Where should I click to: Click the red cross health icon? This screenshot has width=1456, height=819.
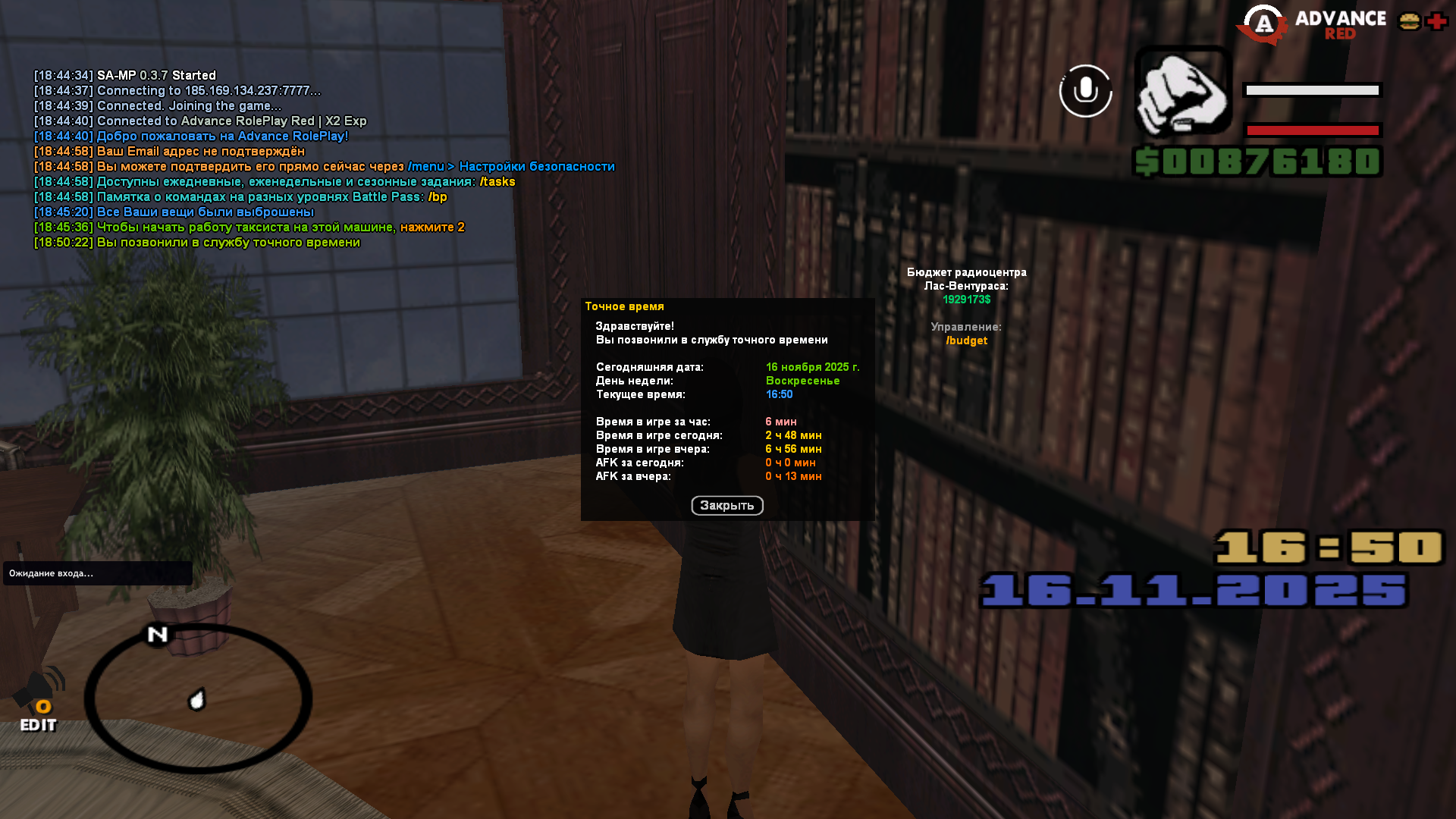[x=1436, y=22]
